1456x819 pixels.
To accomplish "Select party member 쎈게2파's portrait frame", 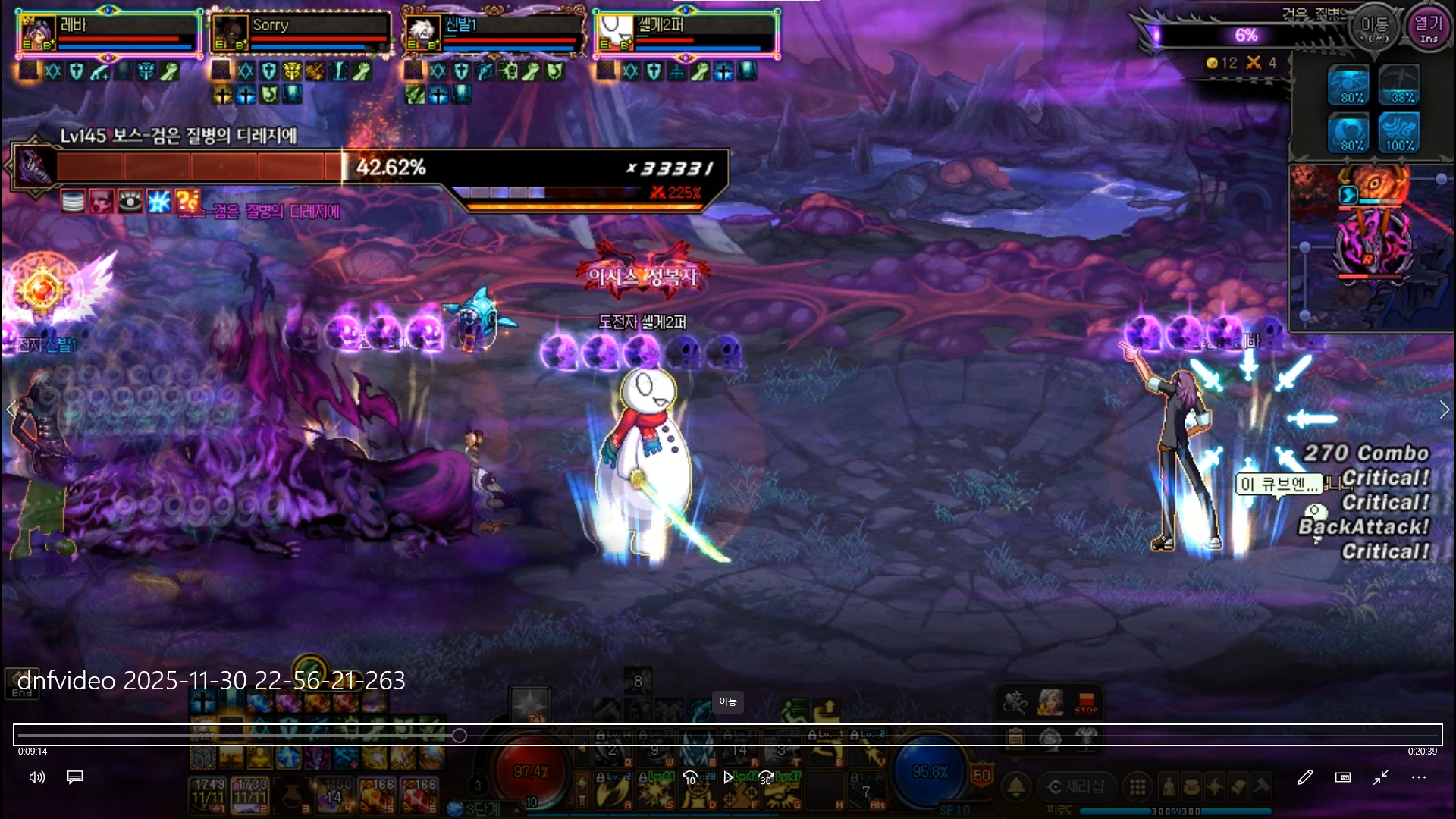I will (615, 33).
